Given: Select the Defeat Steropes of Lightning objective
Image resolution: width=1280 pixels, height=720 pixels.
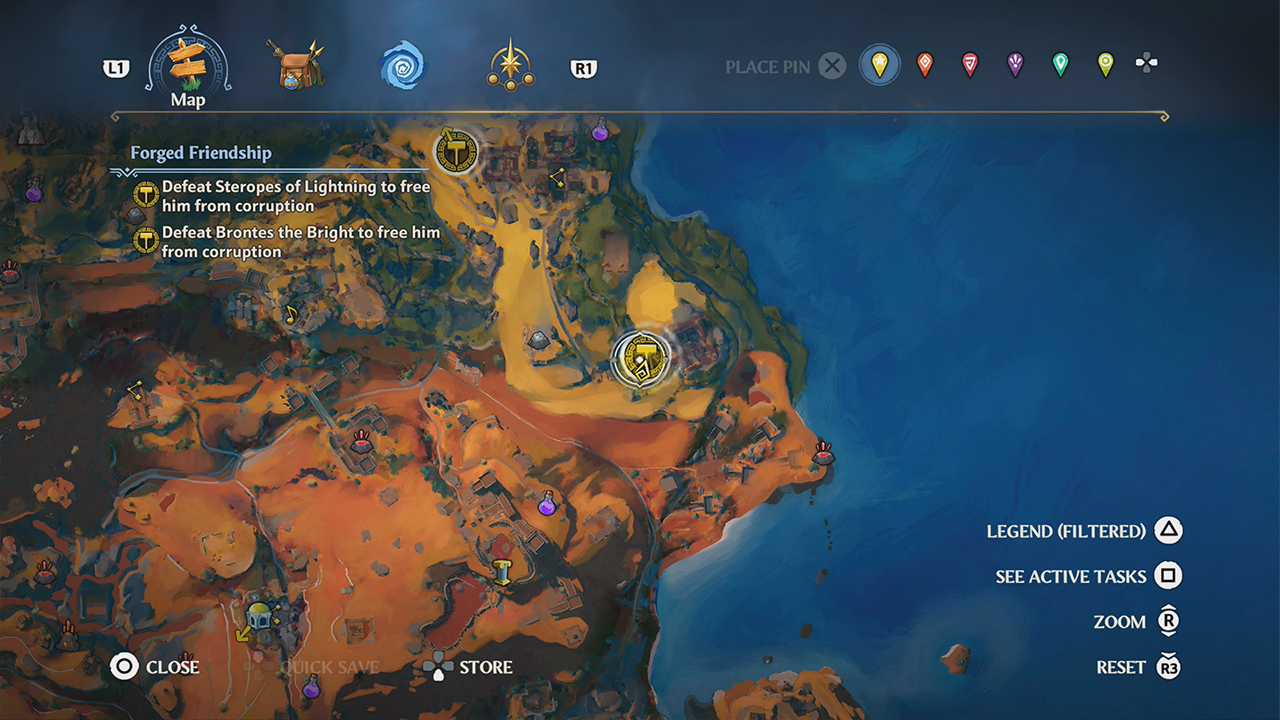Looking at the screenshot, I should click(x=295, y=196).
